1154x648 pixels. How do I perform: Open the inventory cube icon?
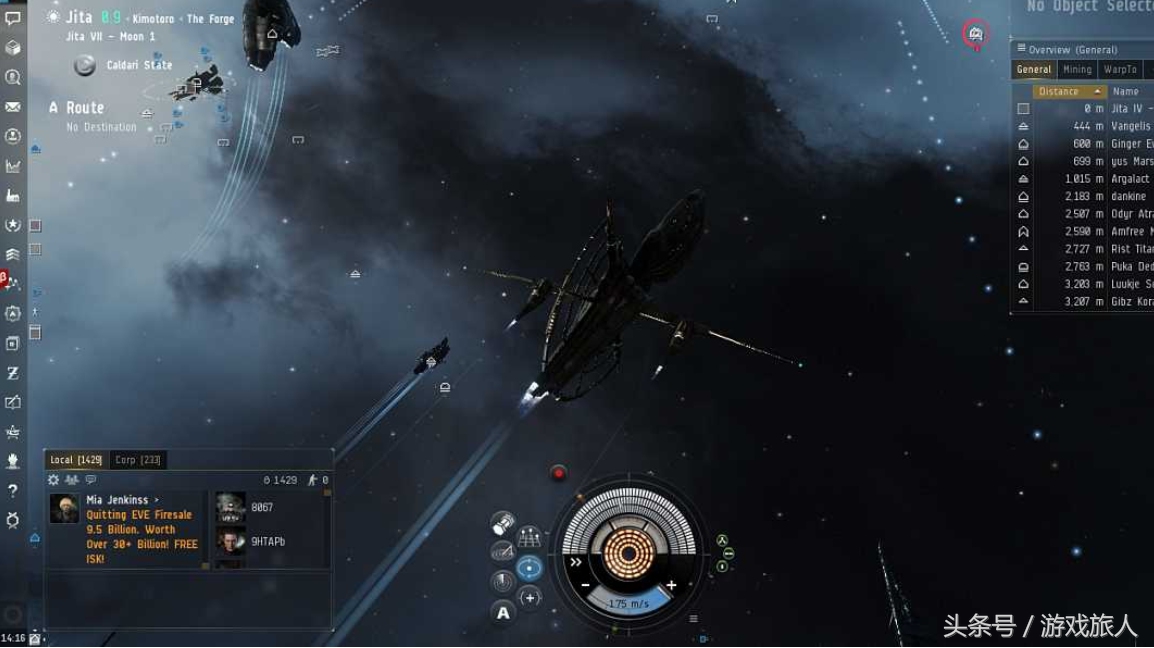(x=13, y=47)
